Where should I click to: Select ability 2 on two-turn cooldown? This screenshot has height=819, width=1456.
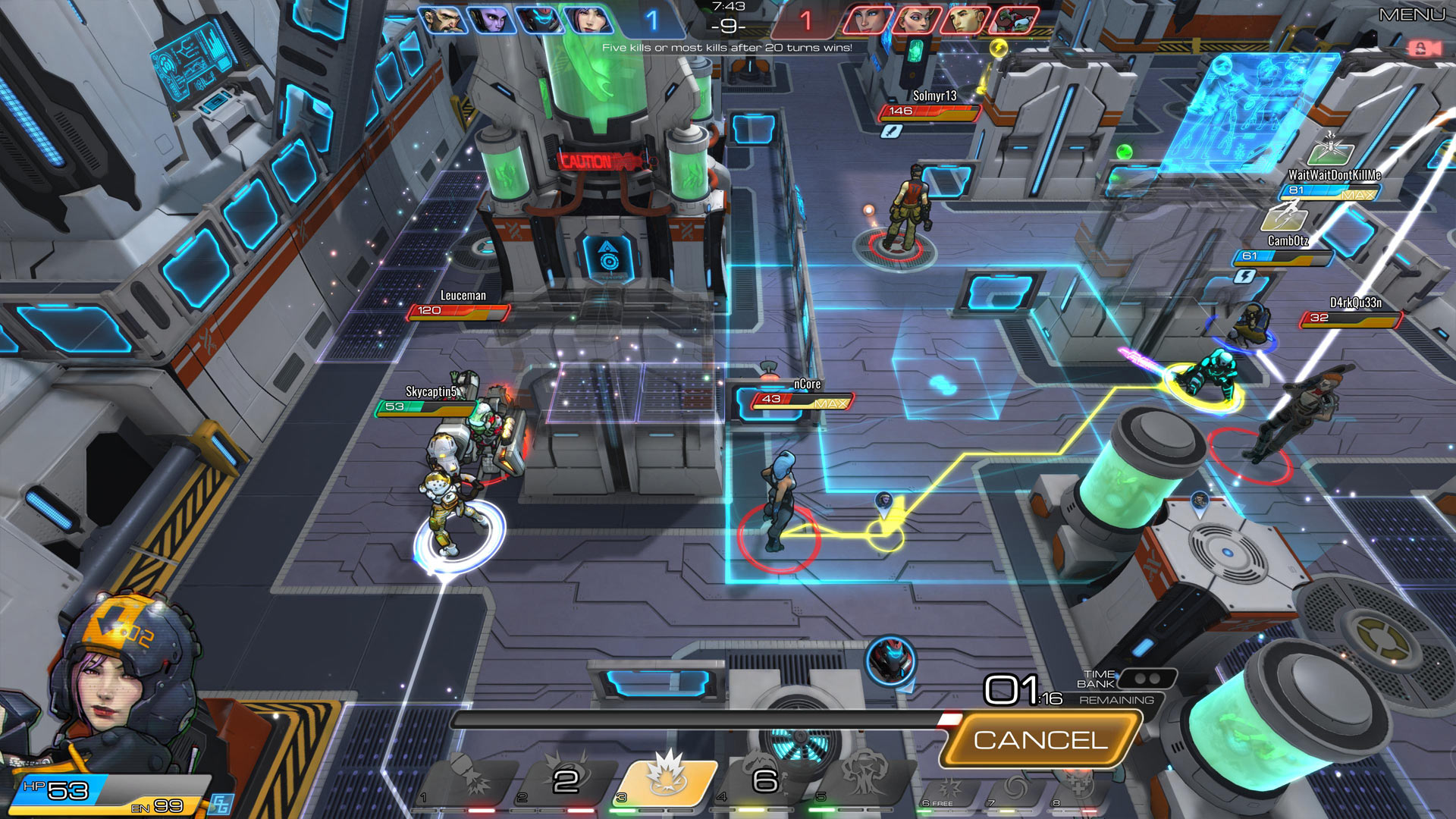pos(567,781)
